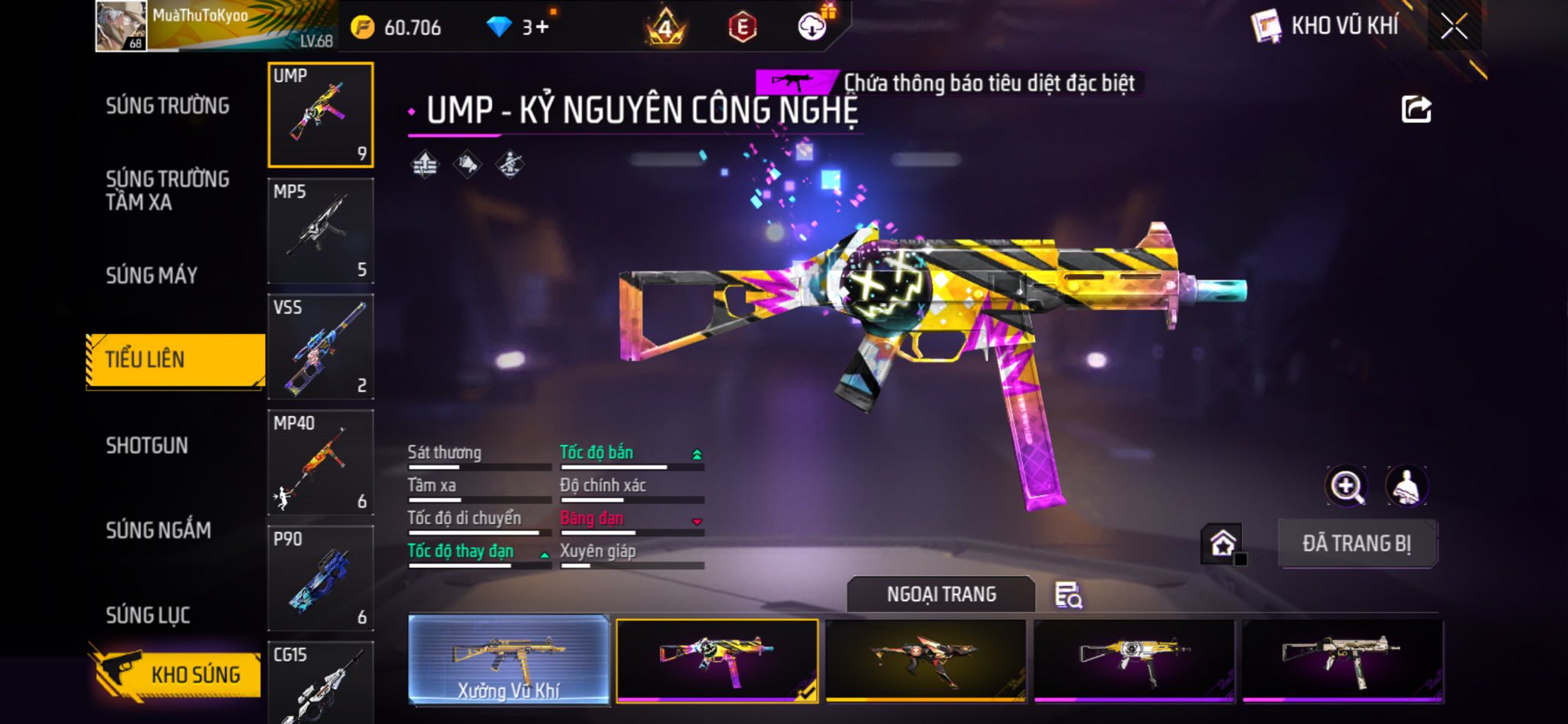Select the Súng Lục category

click(148, 615)
